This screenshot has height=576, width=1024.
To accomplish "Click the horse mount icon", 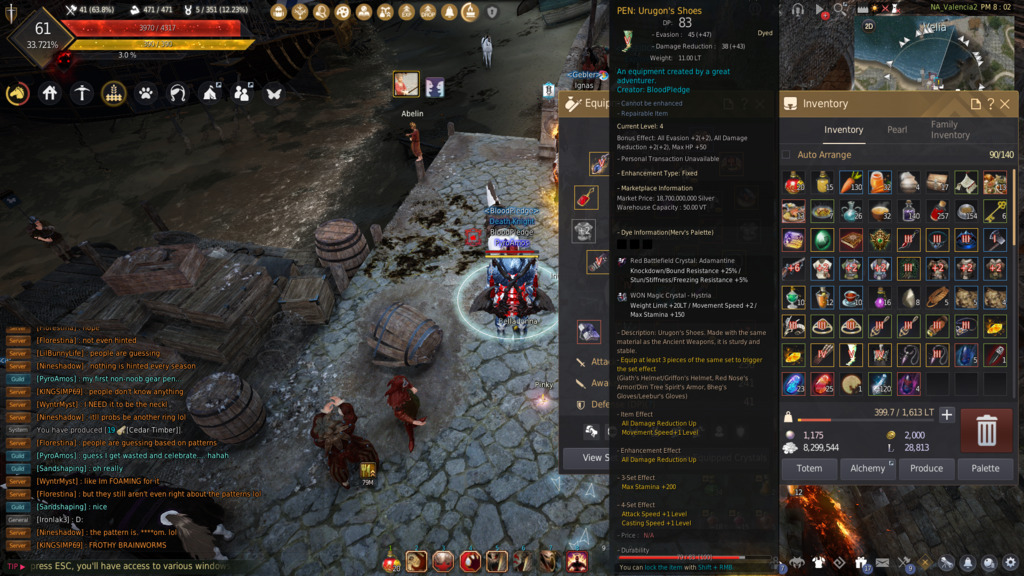I will 18,93.
